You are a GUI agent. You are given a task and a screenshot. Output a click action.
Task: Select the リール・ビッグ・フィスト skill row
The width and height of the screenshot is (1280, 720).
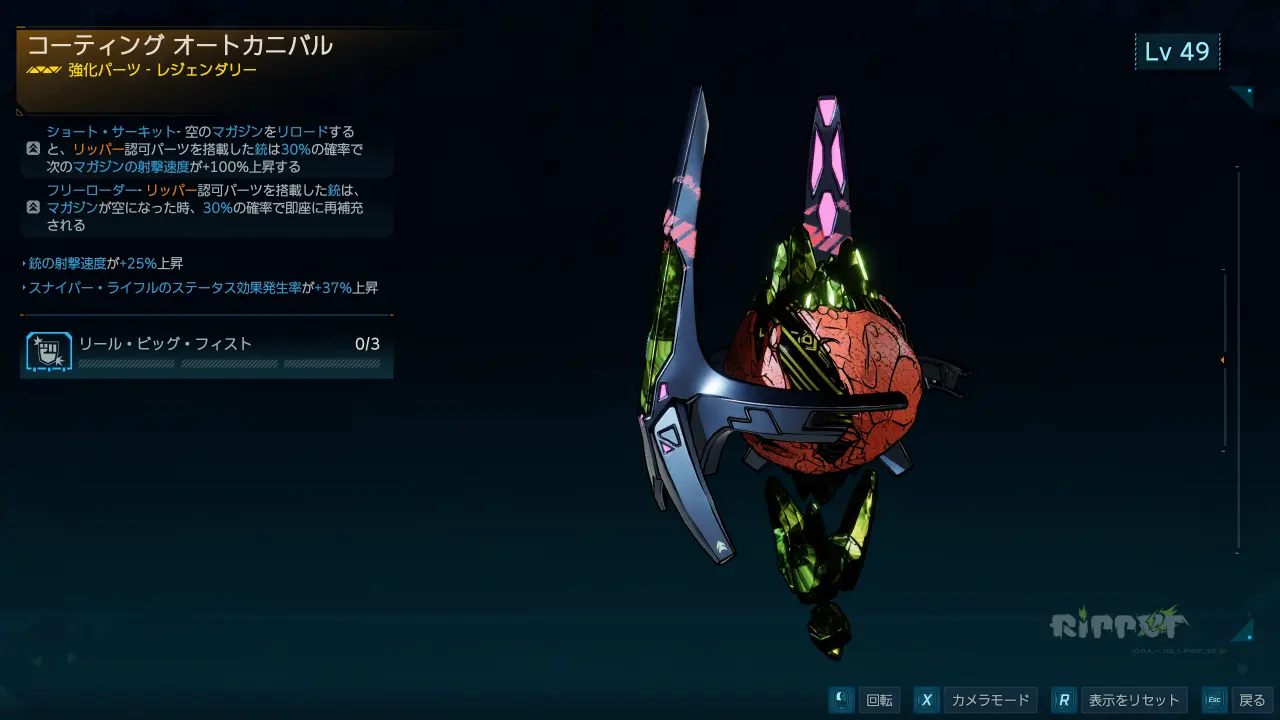(x=206, y=350)
